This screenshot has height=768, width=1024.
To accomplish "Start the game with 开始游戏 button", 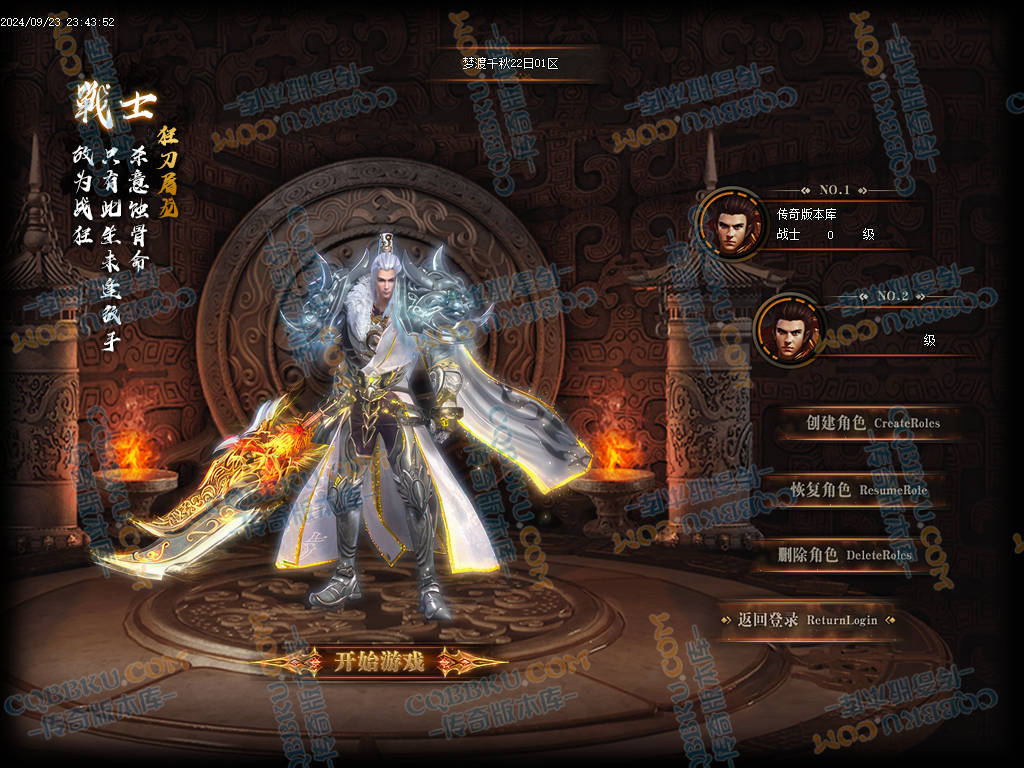I will coord(379,661).
